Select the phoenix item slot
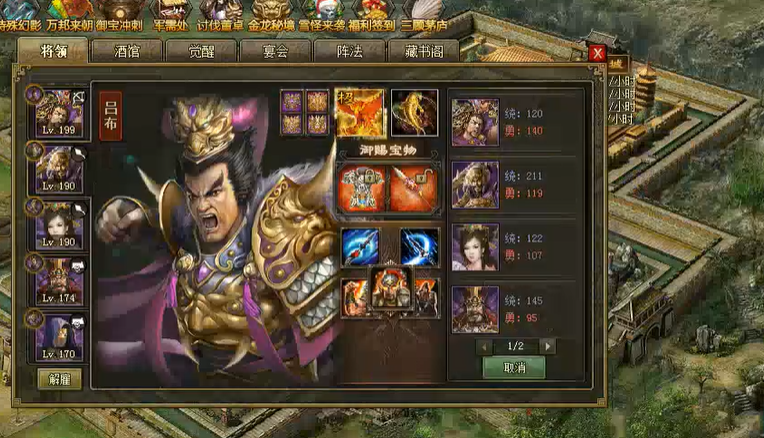764x438 pixels. [359, 111]
